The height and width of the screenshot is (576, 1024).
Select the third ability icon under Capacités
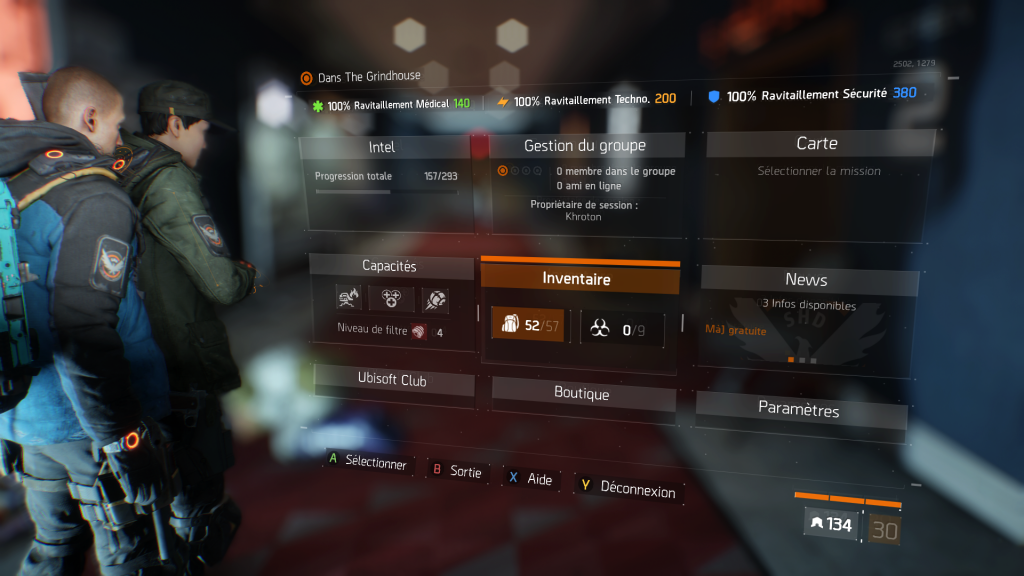(434, 299)
